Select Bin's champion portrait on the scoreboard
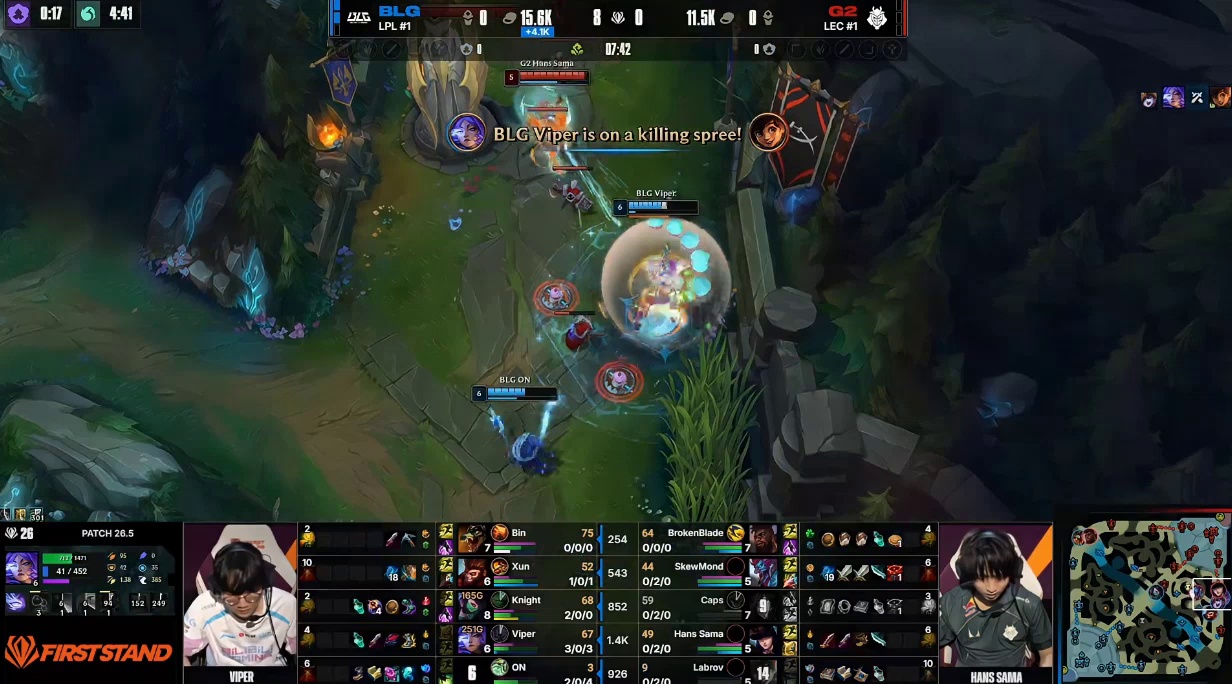The width and height of the screenshot is (1232, 684). click(471, 539)
